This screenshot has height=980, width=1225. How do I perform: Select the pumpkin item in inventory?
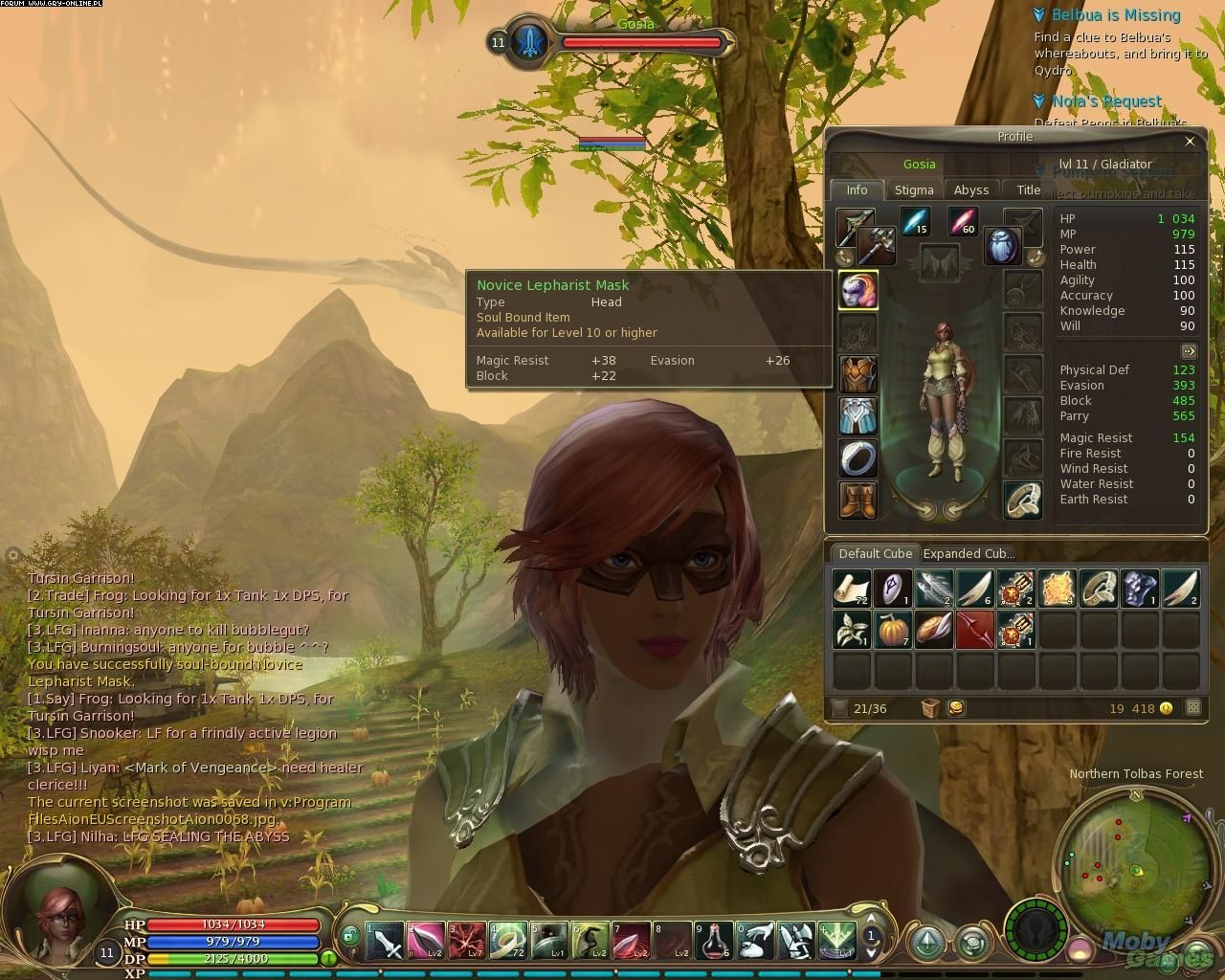coord(892,631)
